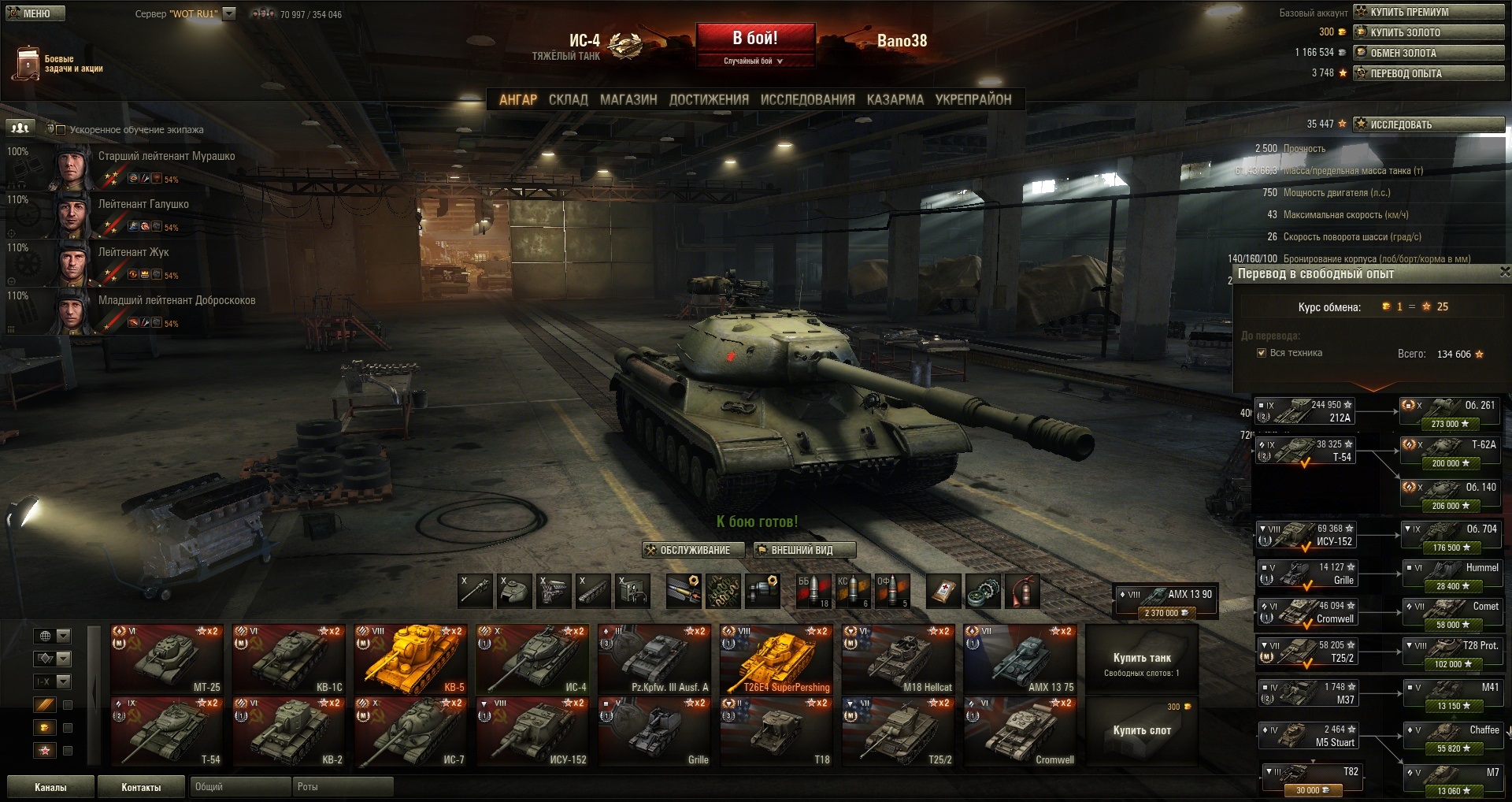Go to the ИССЛЕДОВАНИЯ tab
This screenshot has width=1512, height=802.
pyautogui.click(x=807, y=100)
